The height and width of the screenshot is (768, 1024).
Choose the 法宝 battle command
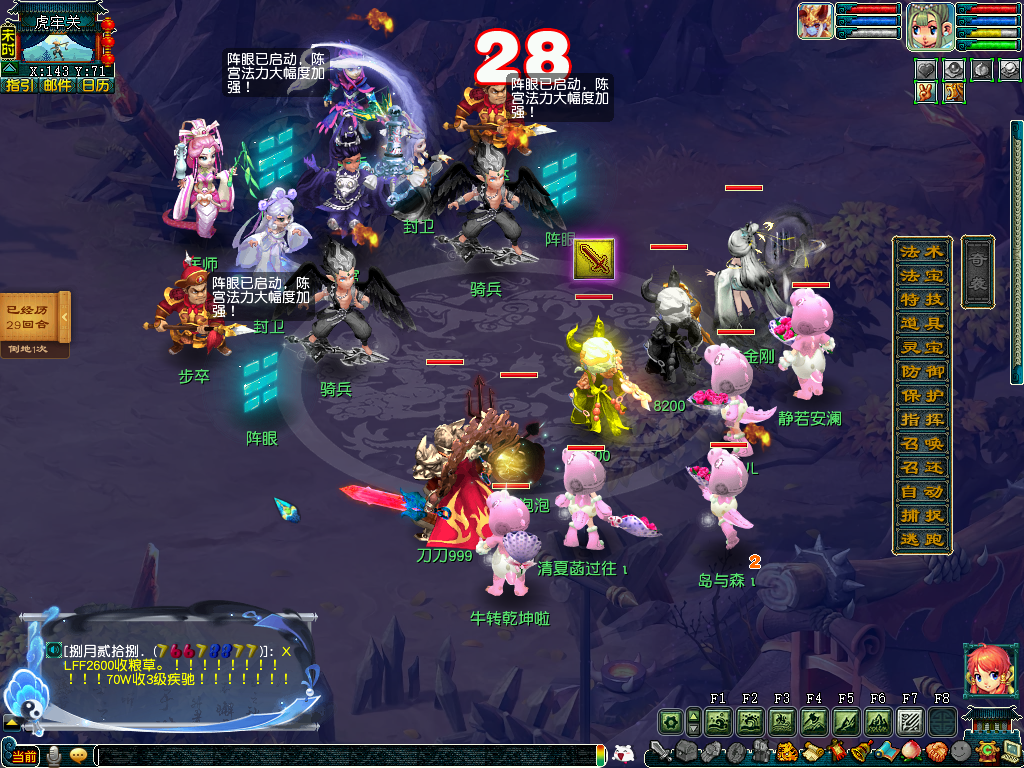pyautogui.click(x=920, y=275)
